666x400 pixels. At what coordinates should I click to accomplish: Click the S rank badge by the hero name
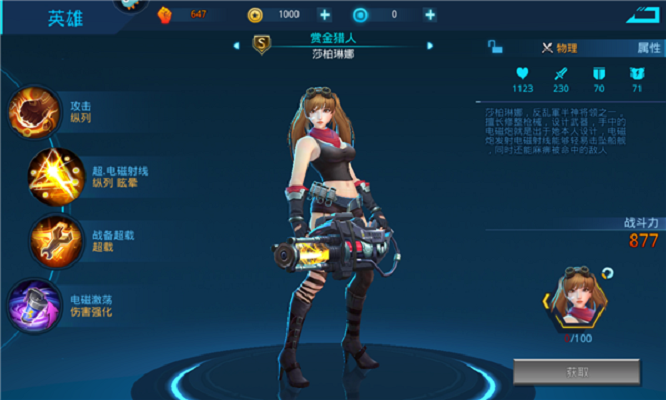tap(262, 44)
